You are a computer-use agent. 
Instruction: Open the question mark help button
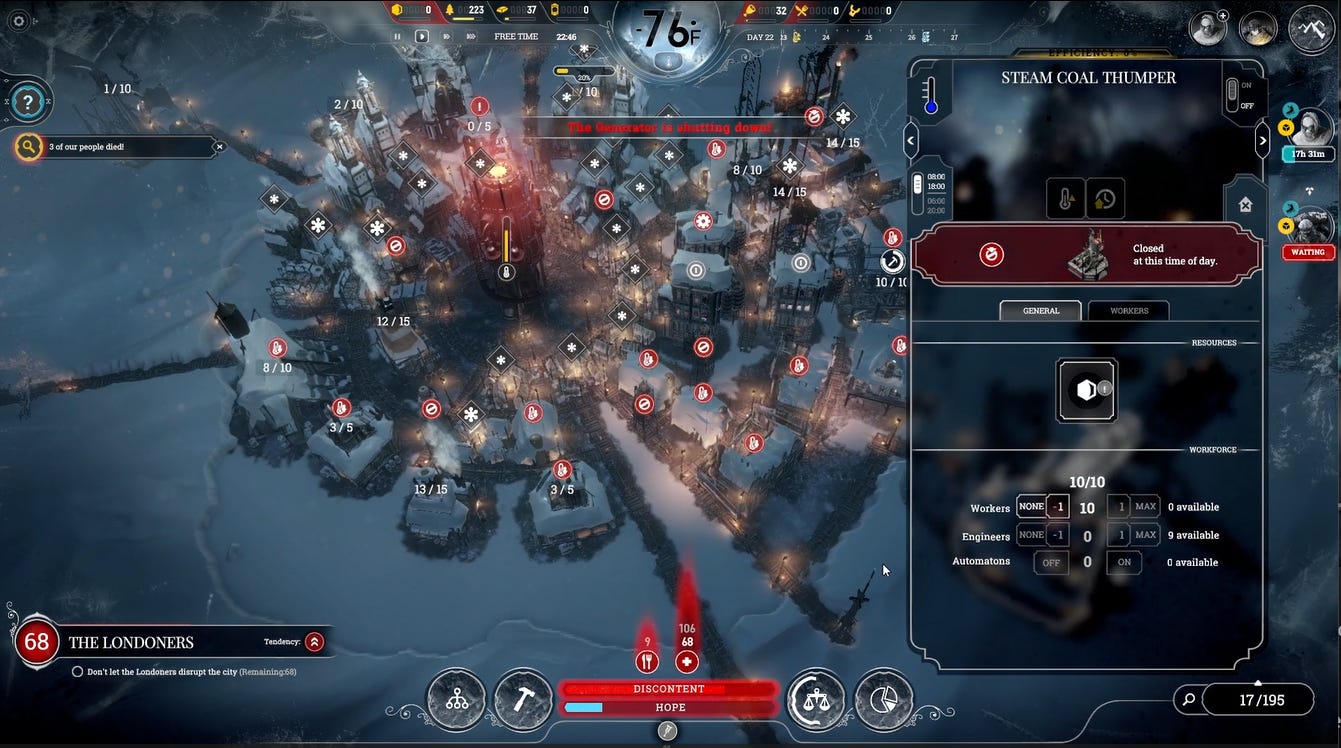[27, 101]
